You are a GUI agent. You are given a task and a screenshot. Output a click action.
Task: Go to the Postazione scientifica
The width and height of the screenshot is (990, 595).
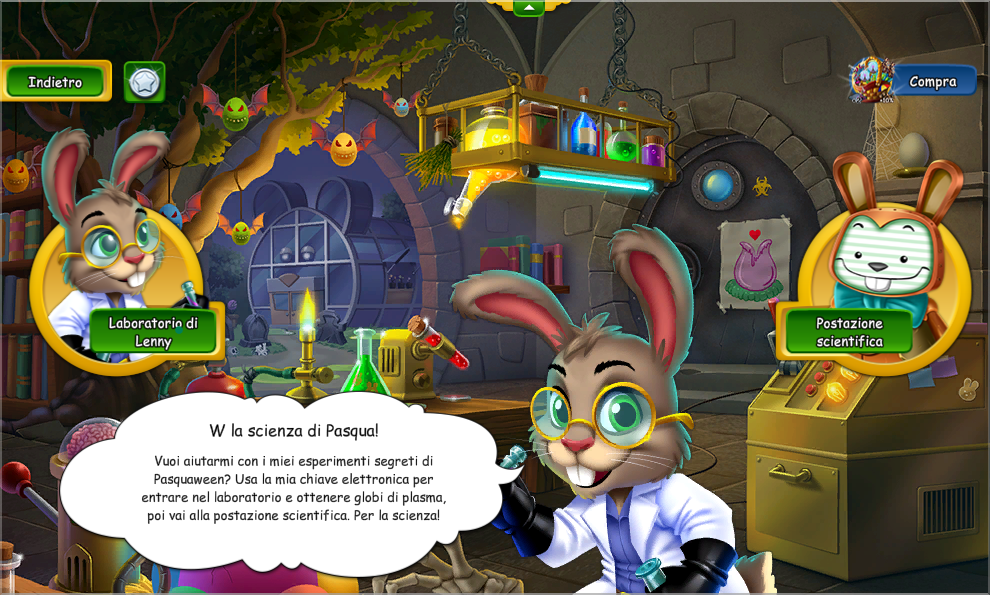849,332
